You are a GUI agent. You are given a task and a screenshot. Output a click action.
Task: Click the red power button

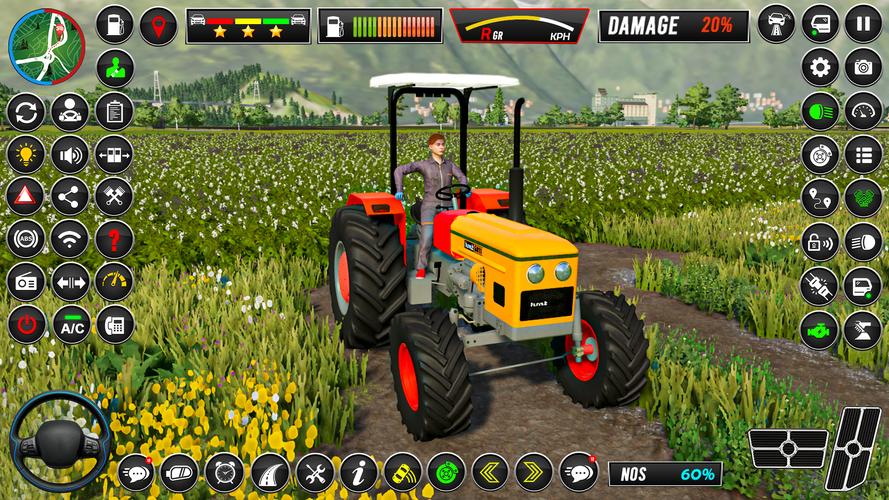[25, 325]
